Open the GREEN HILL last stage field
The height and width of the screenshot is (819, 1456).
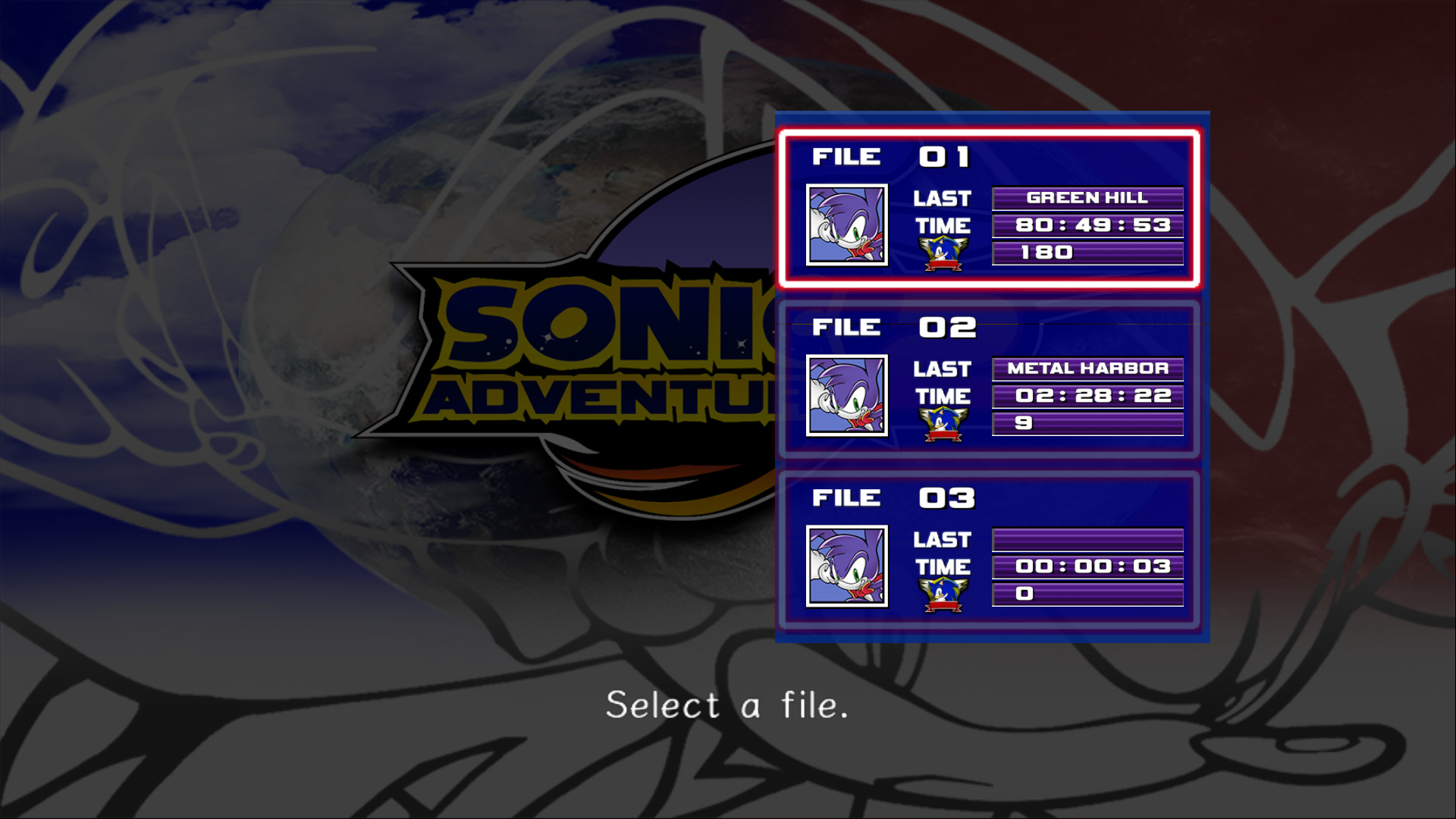(x=1087, y=198)
